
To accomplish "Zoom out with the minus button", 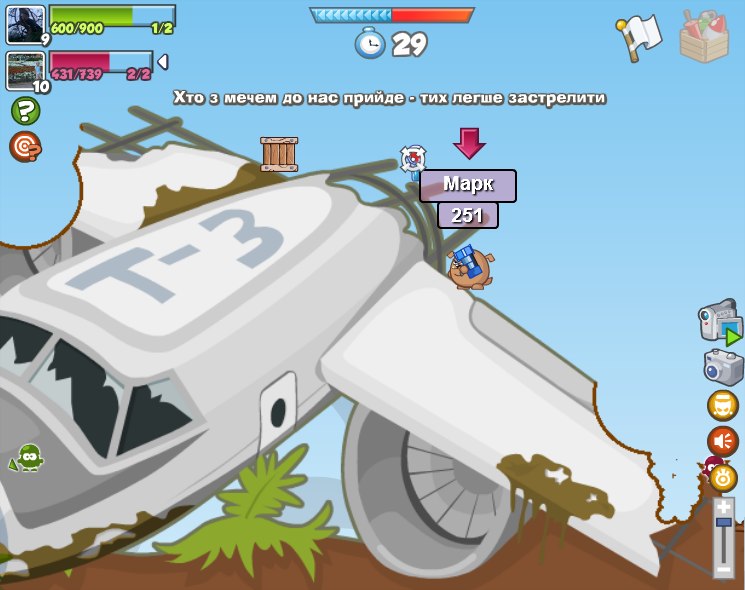I will (723, 569).
